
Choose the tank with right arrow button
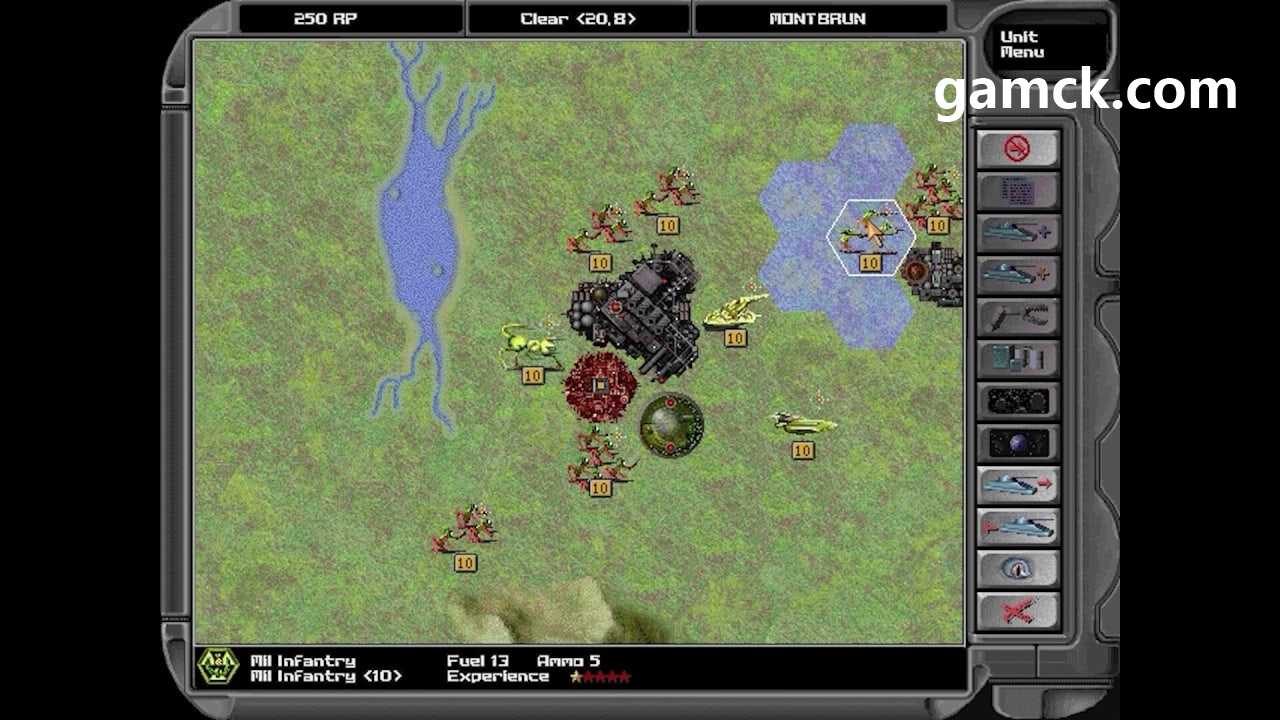pos(1017,485)
